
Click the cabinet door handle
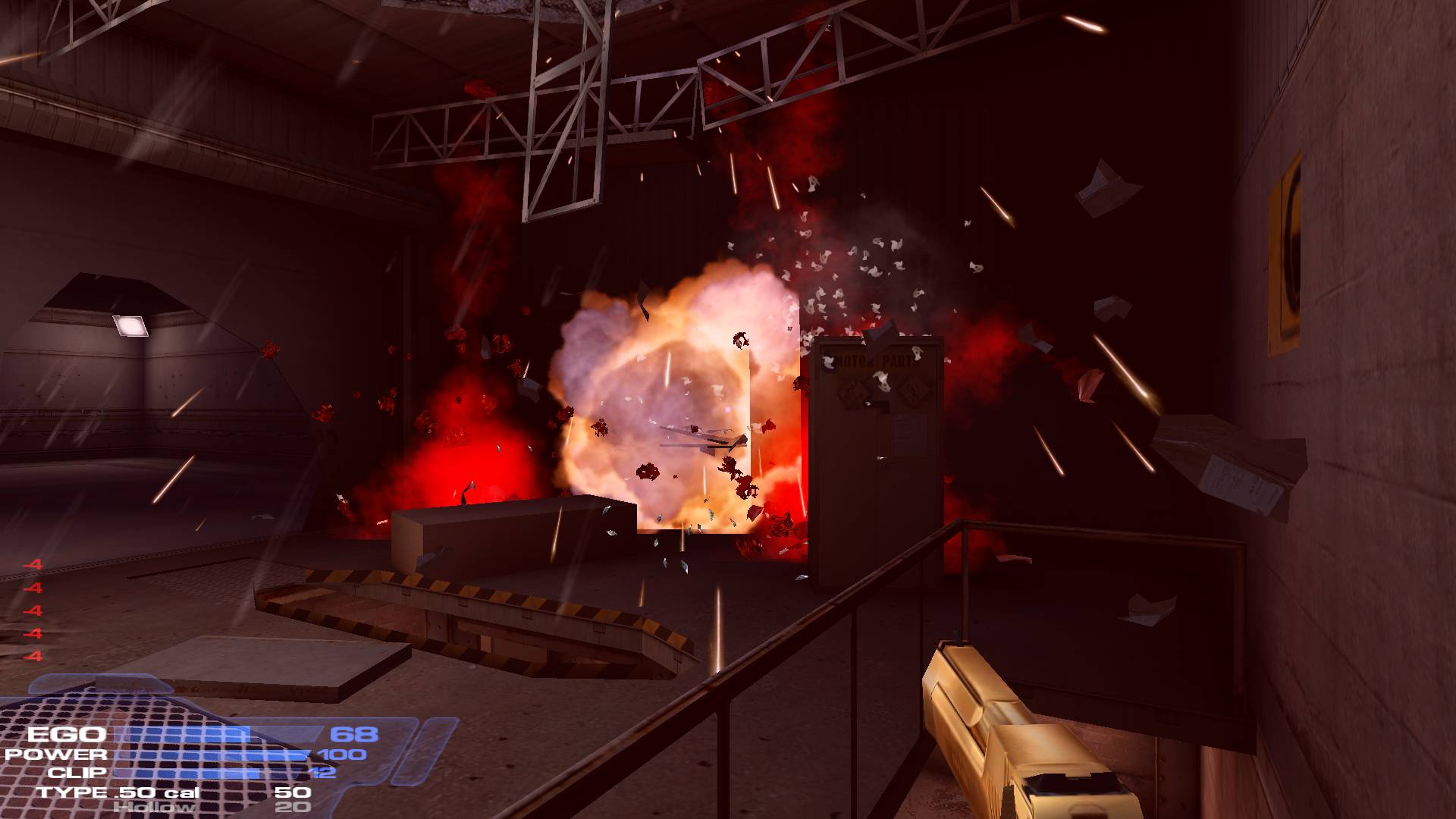pos(882,458)
